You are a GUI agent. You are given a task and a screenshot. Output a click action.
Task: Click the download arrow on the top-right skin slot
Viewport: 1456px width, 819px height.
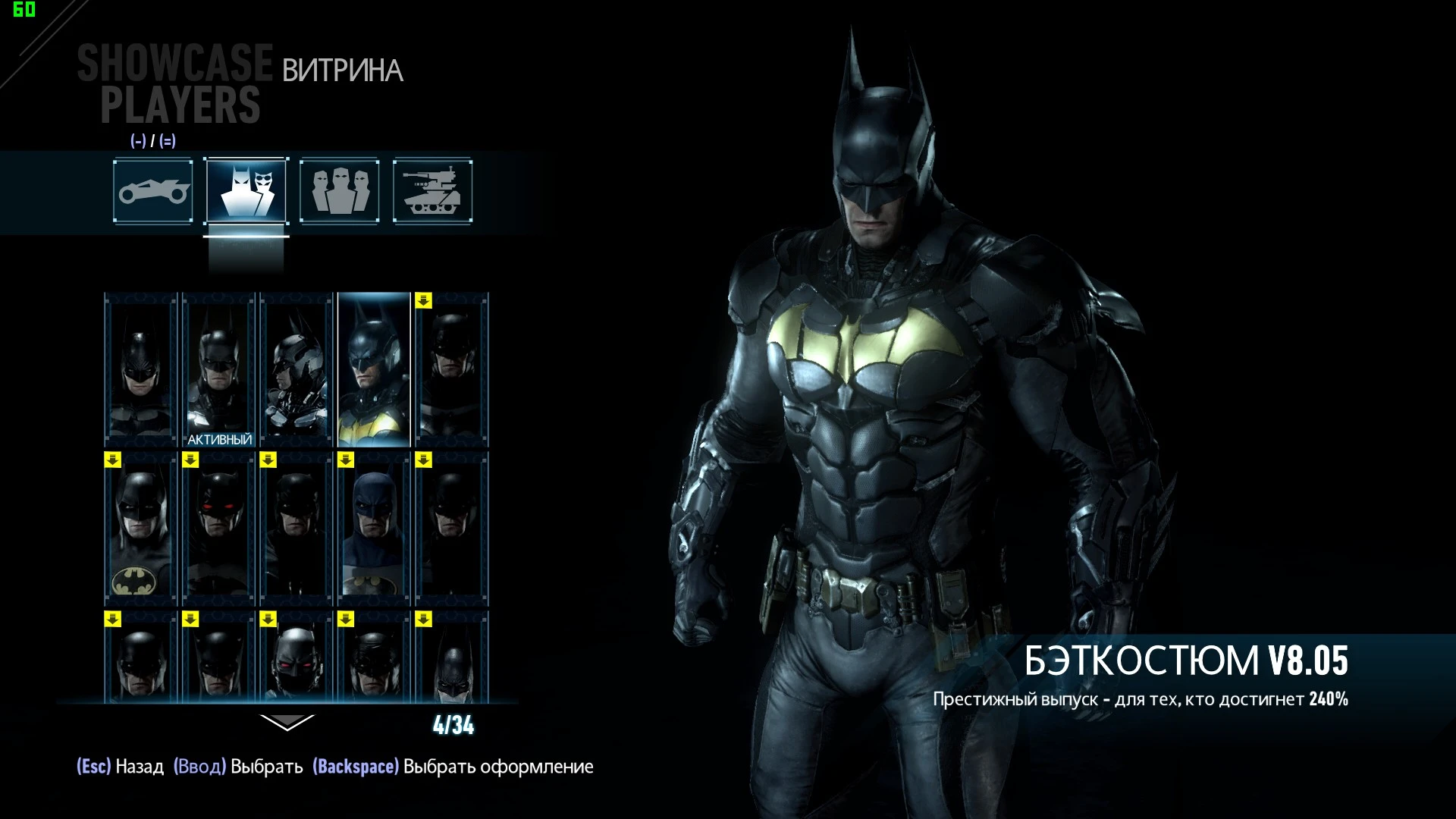tap(424, 302)
